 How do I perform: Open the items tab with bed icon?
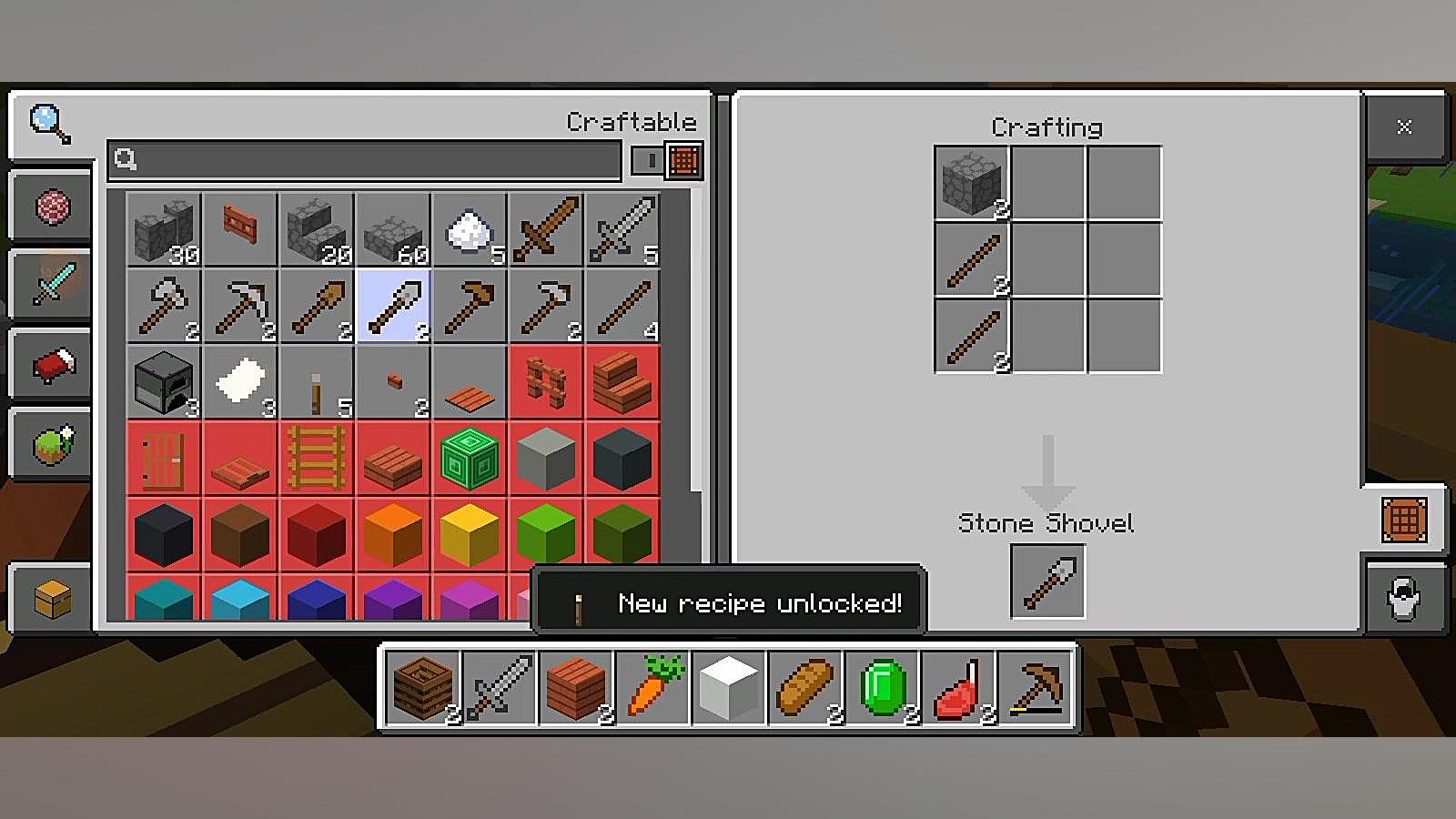point(51,365)
